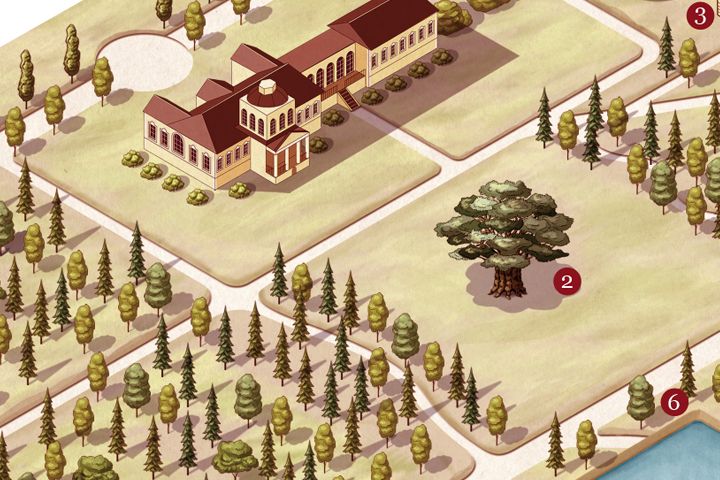
Task: Select map marker number 2
Action: [567, 282]
